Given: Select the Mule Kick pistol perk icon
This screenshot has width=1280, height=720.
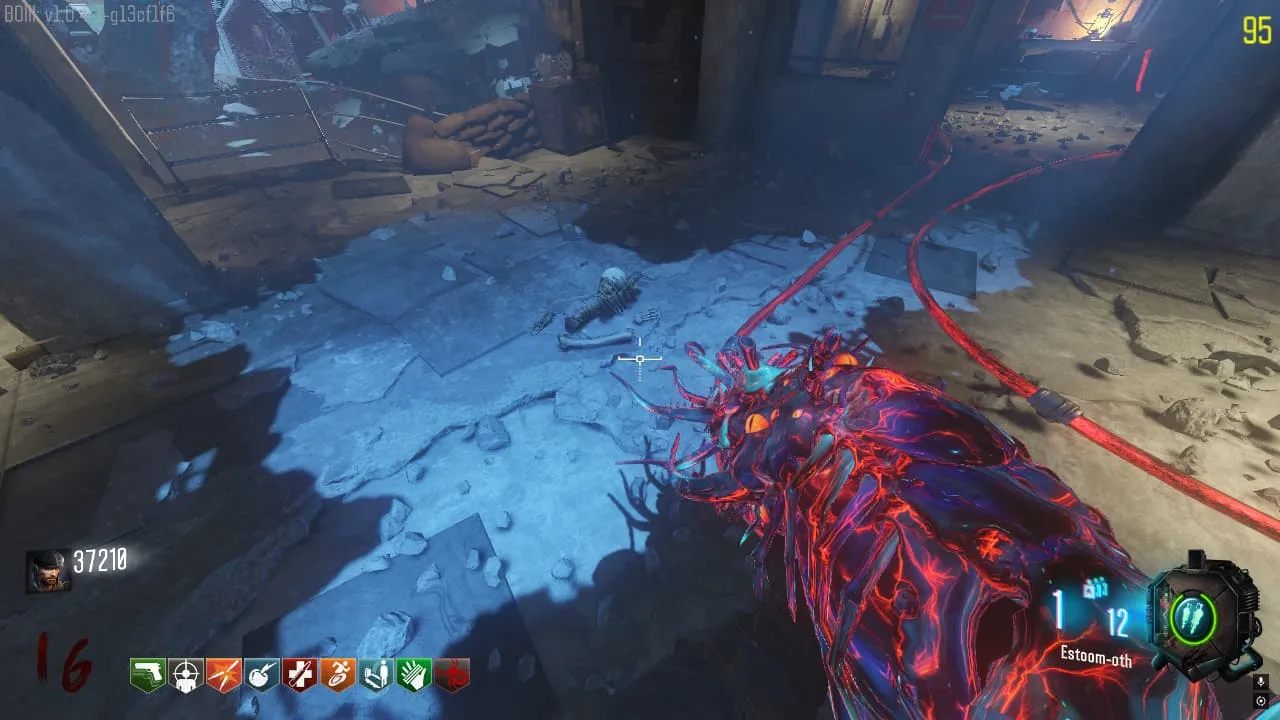Looking at the screenshot, I should coord(148,675).
